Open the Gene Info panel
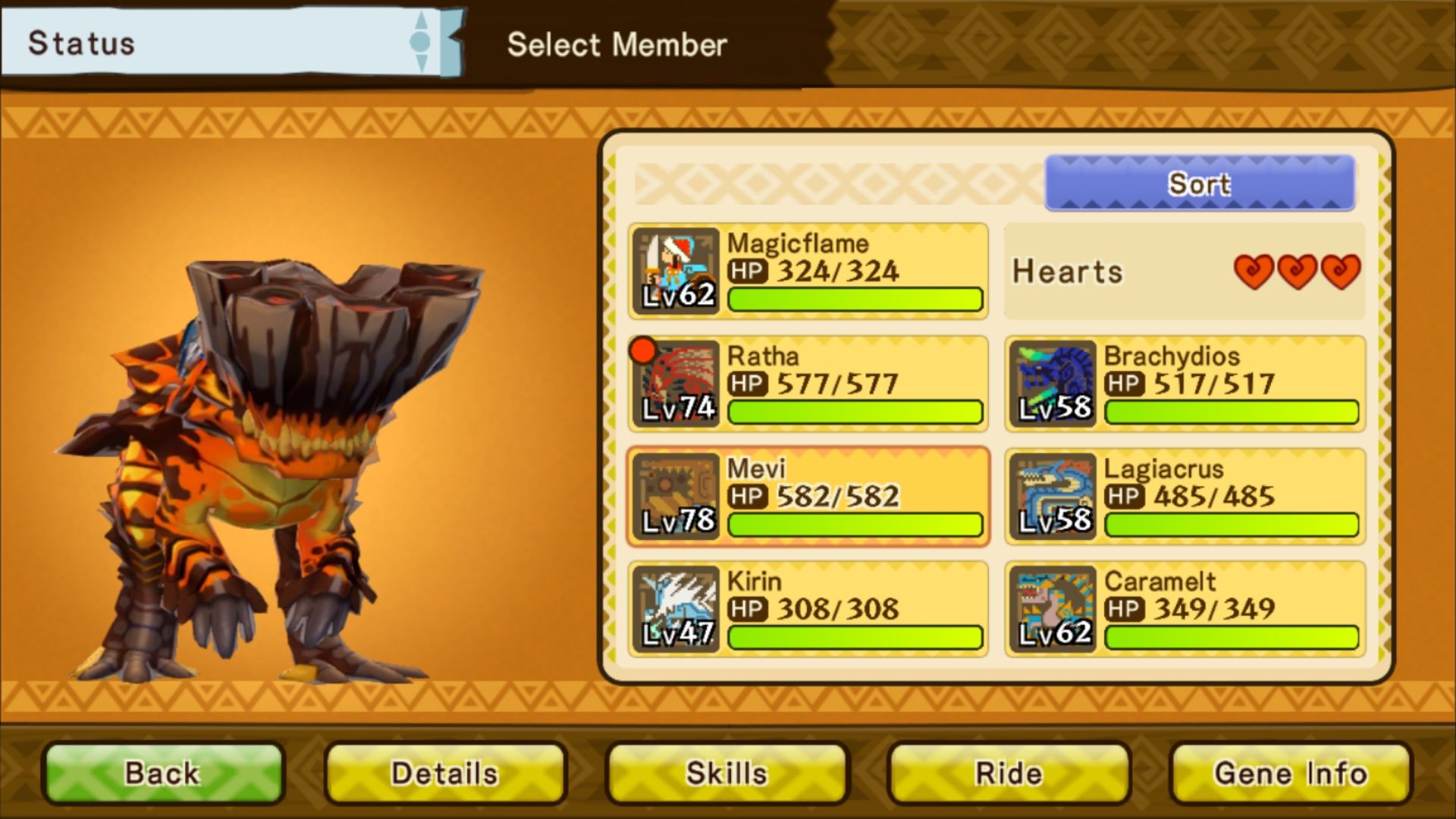Screen dimensions: 1456x819 1291,773
